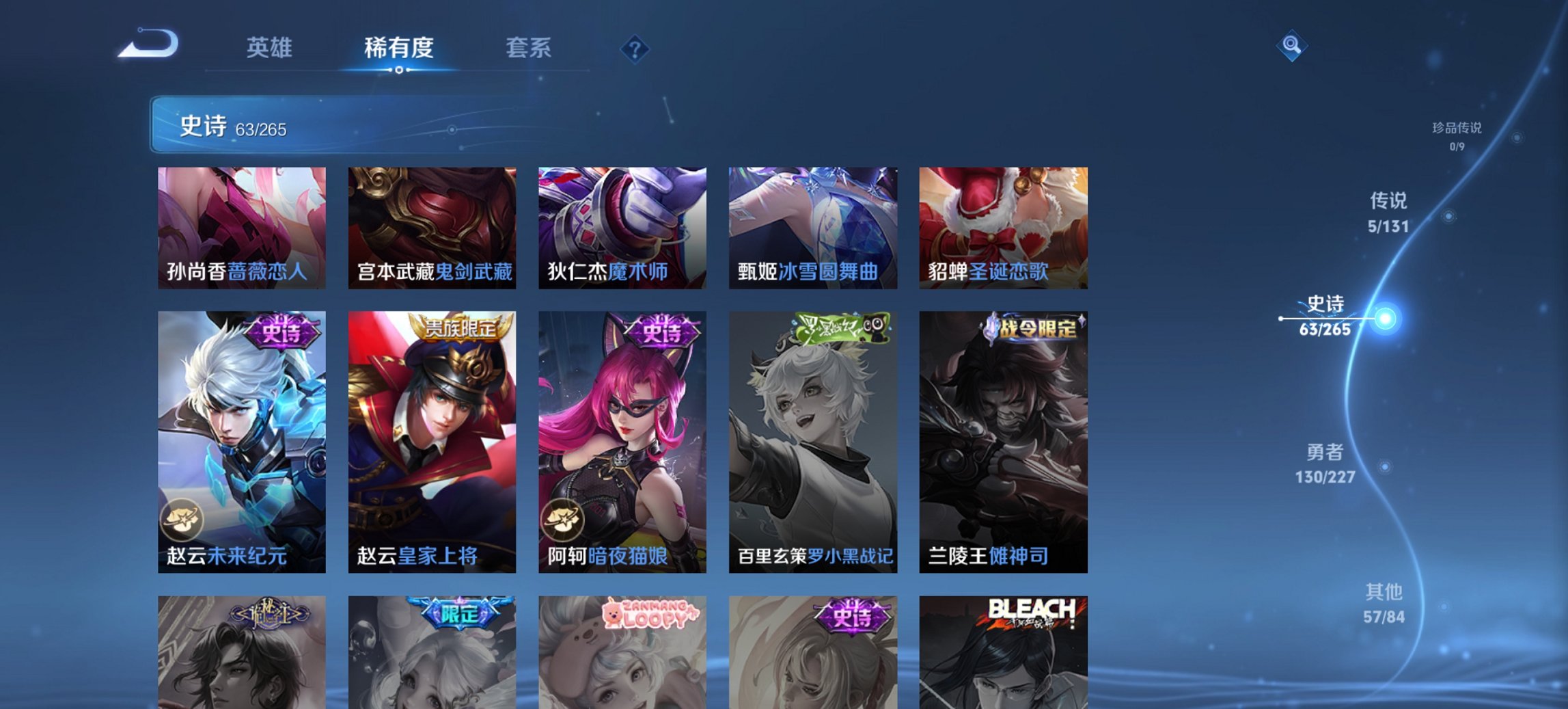Switch to the 英雄 tab
The height and width of the screenshot is (709, 1568).
271,48
